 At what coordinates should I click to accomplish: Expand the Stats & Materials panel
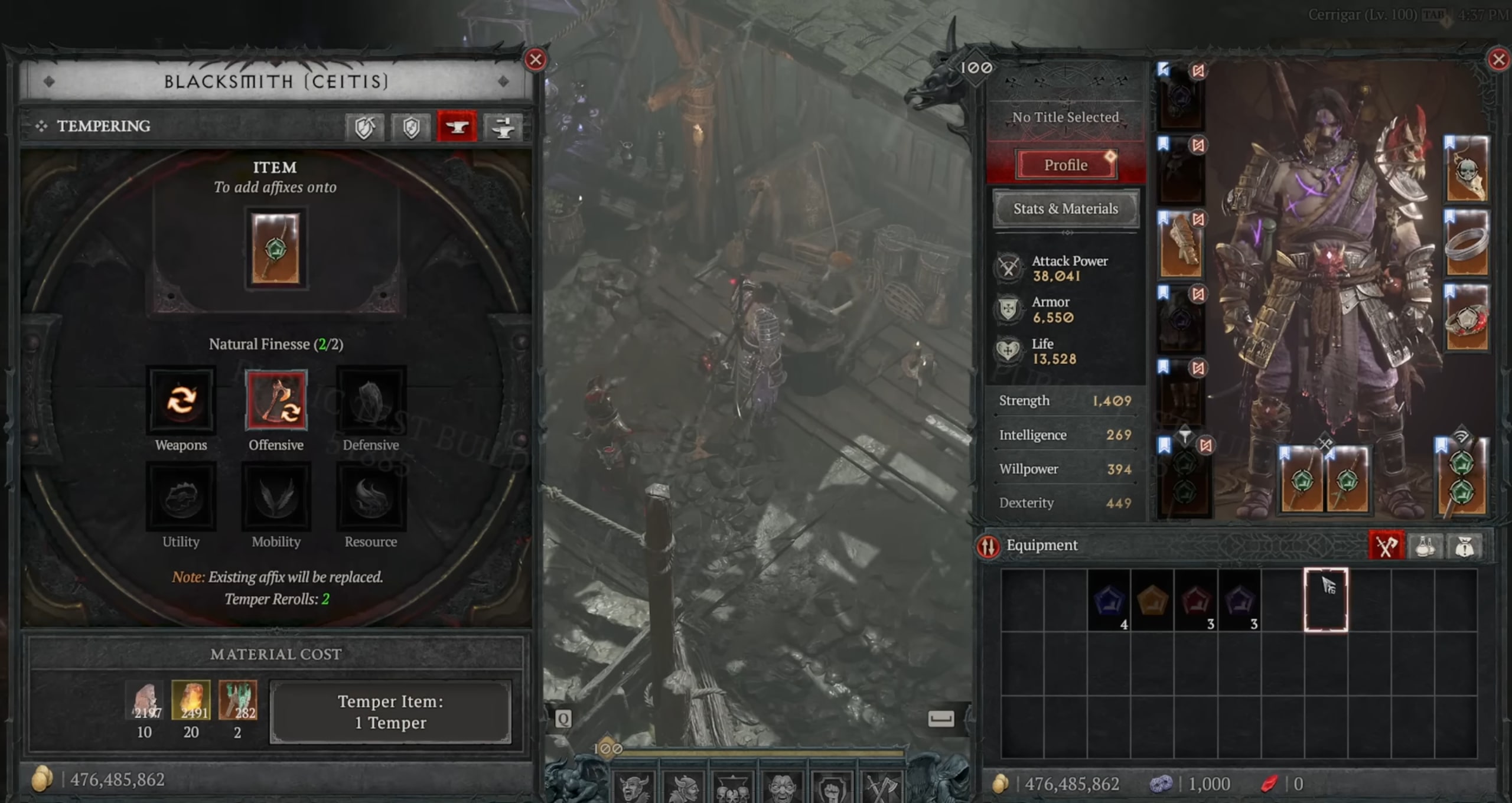pos(1065,209)
